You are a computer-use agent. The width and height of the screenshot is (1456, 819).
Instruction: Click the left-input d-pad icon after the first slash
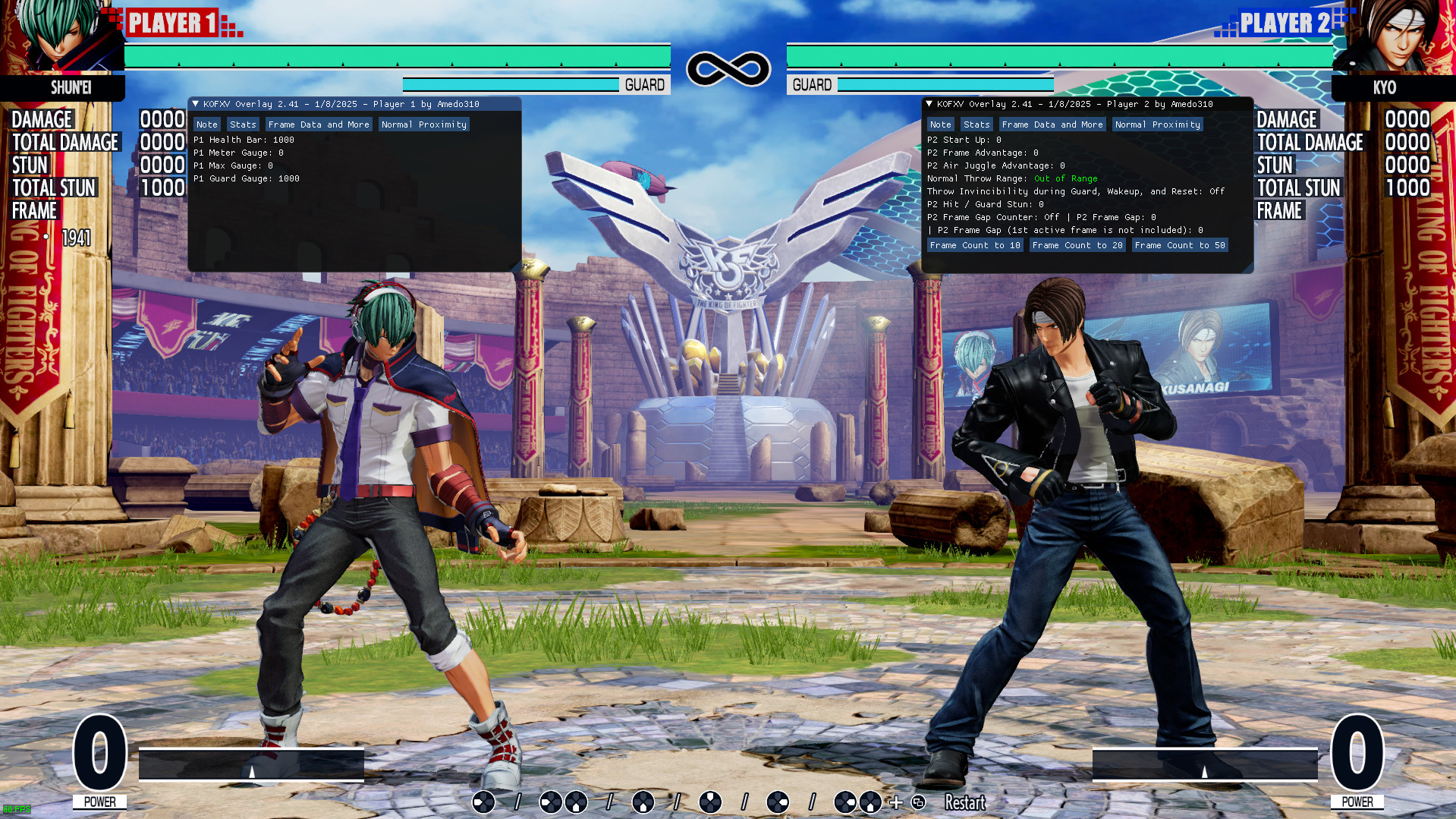click(x=549, y=802)
